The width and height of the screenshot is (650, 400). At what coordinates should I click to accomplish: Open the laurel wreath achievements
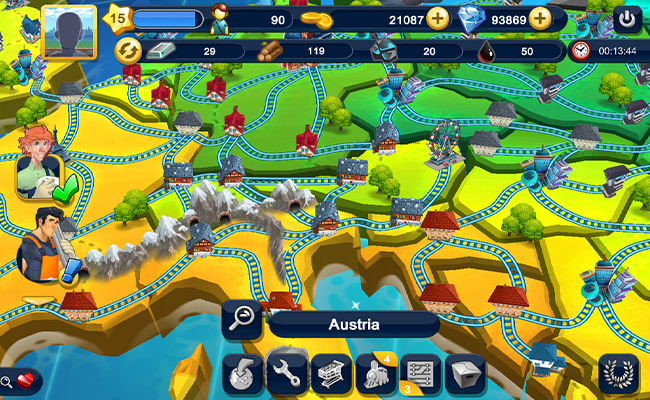click(x=620, y=374)
